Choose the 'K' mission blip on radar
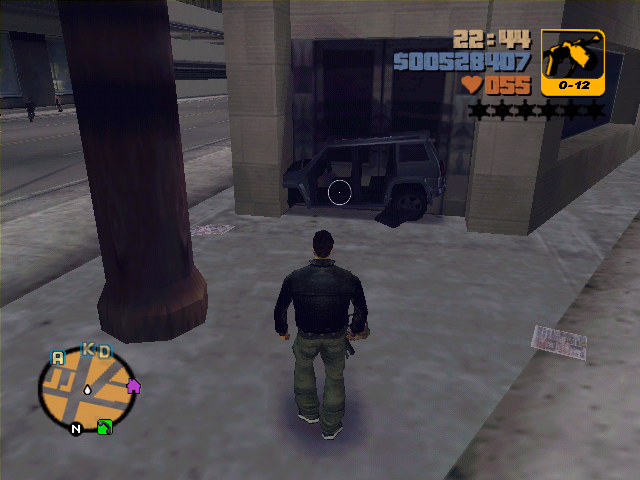The image size is (640, 480). coord(87,350)
